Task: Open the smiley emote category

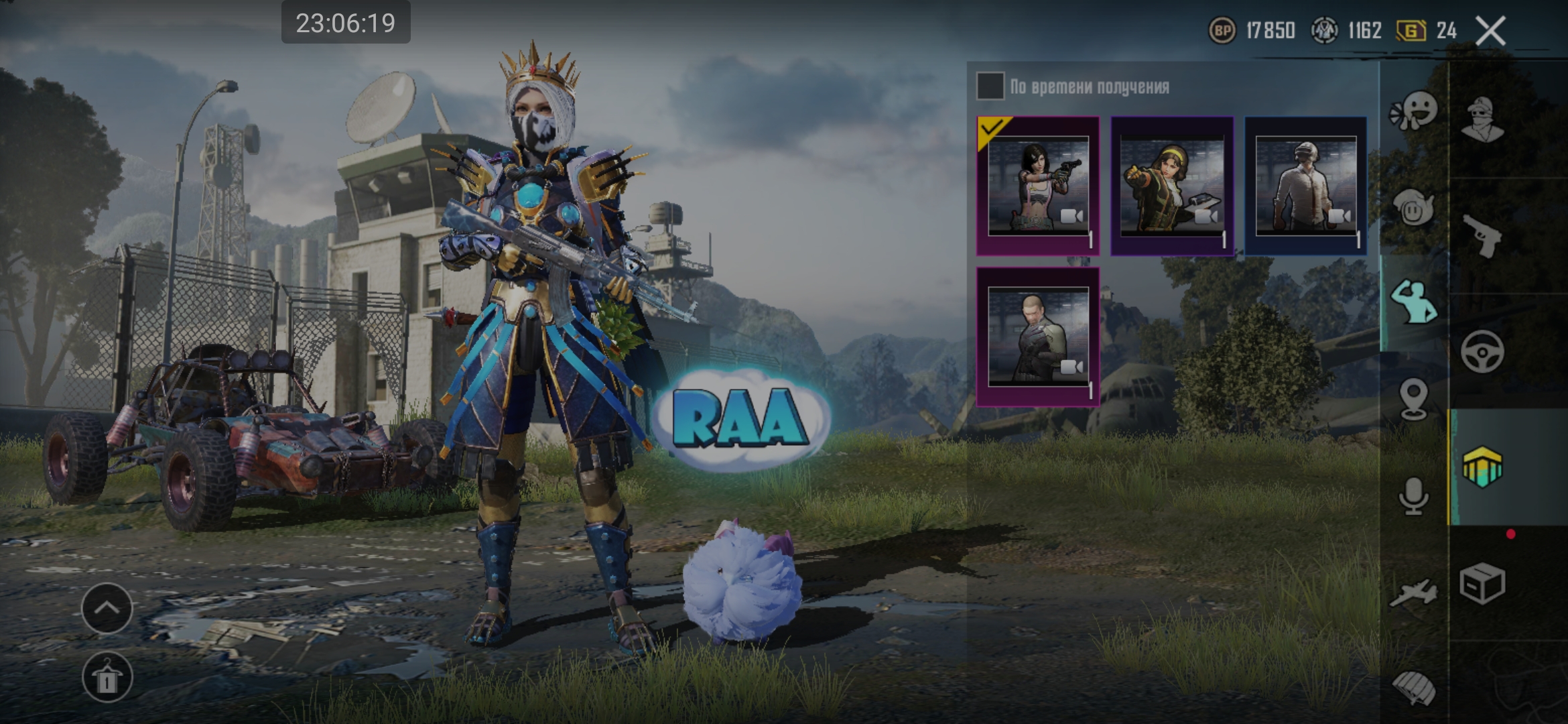Action: click(x=1414, y=110)
